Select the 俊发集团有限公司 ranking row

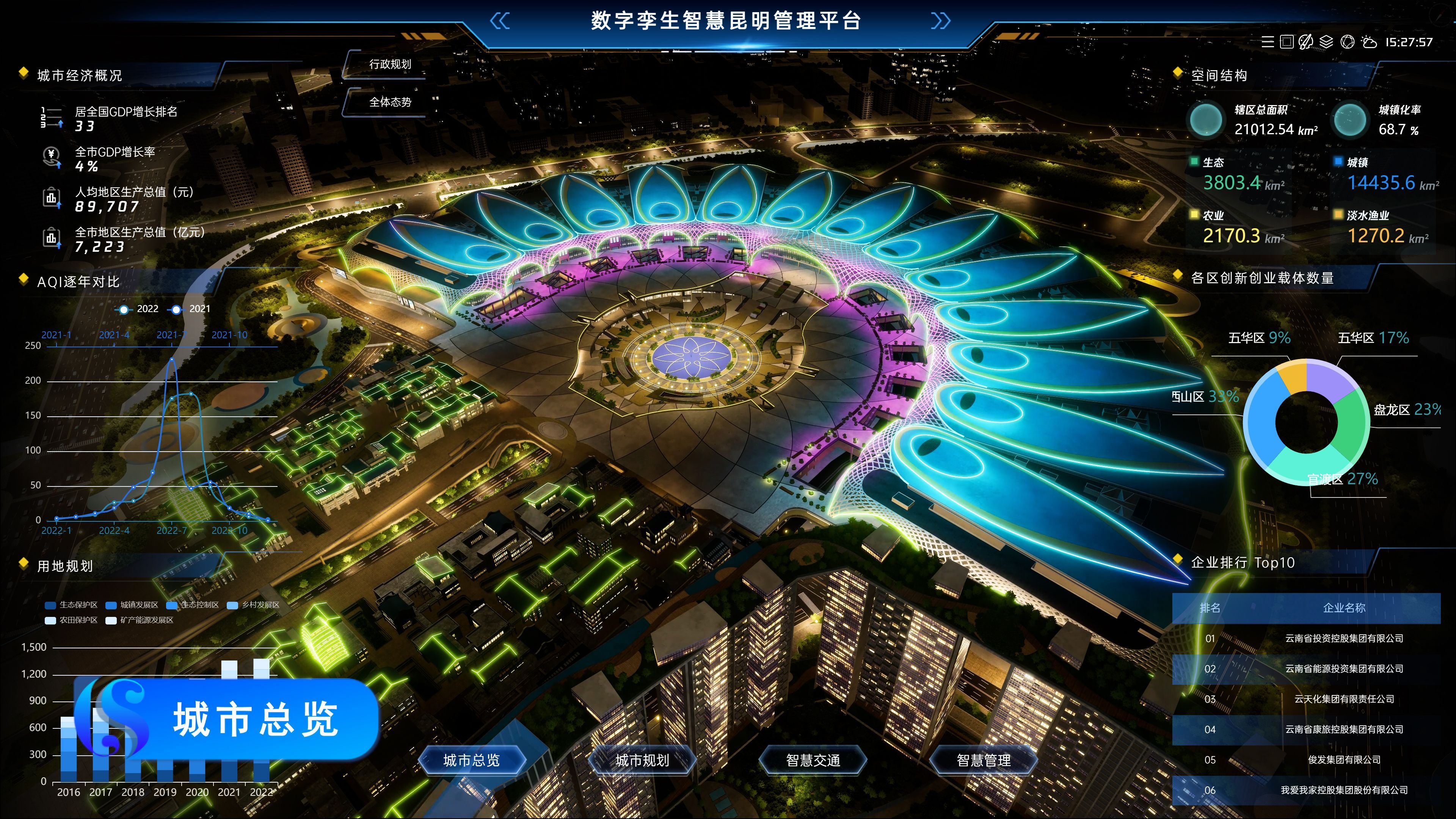coord(1305,760)
